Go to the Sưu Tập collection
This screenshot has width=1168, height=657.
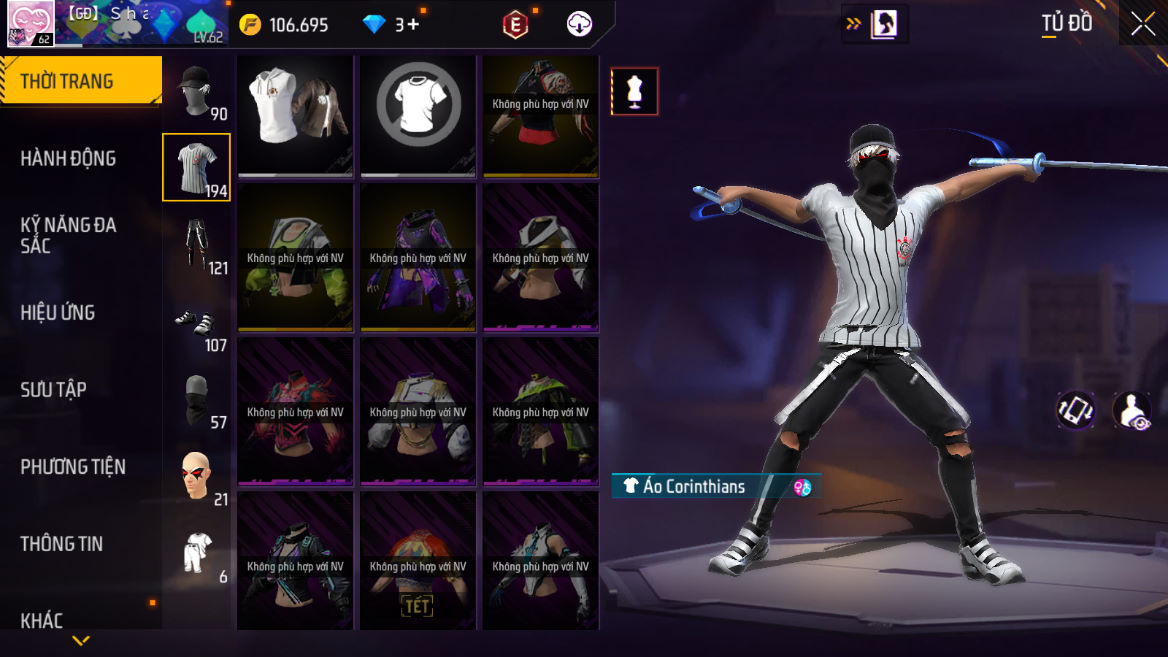click(53, 389)
